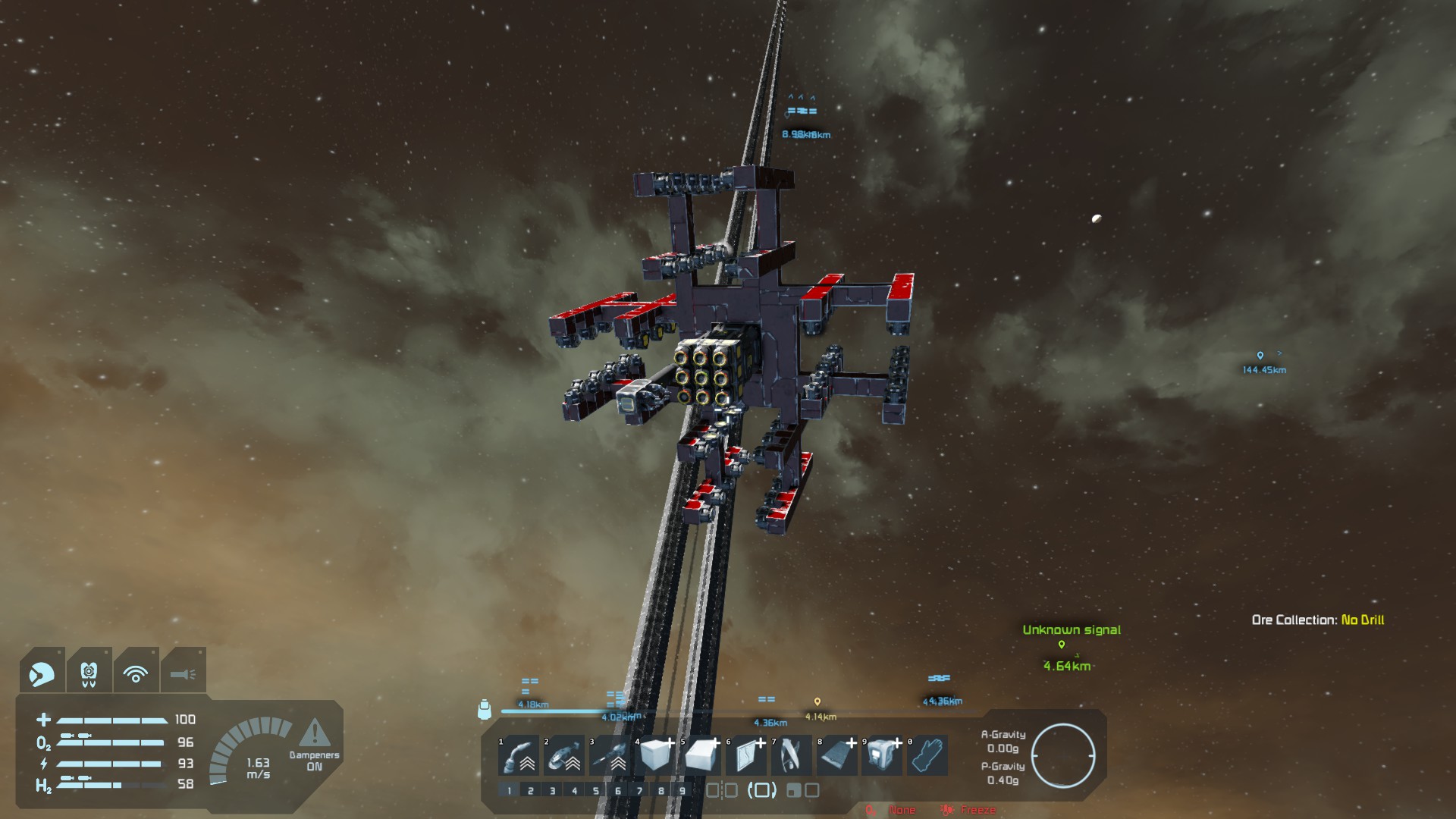Choose the hand drill in hotbar slot 3

click(610, 755)
